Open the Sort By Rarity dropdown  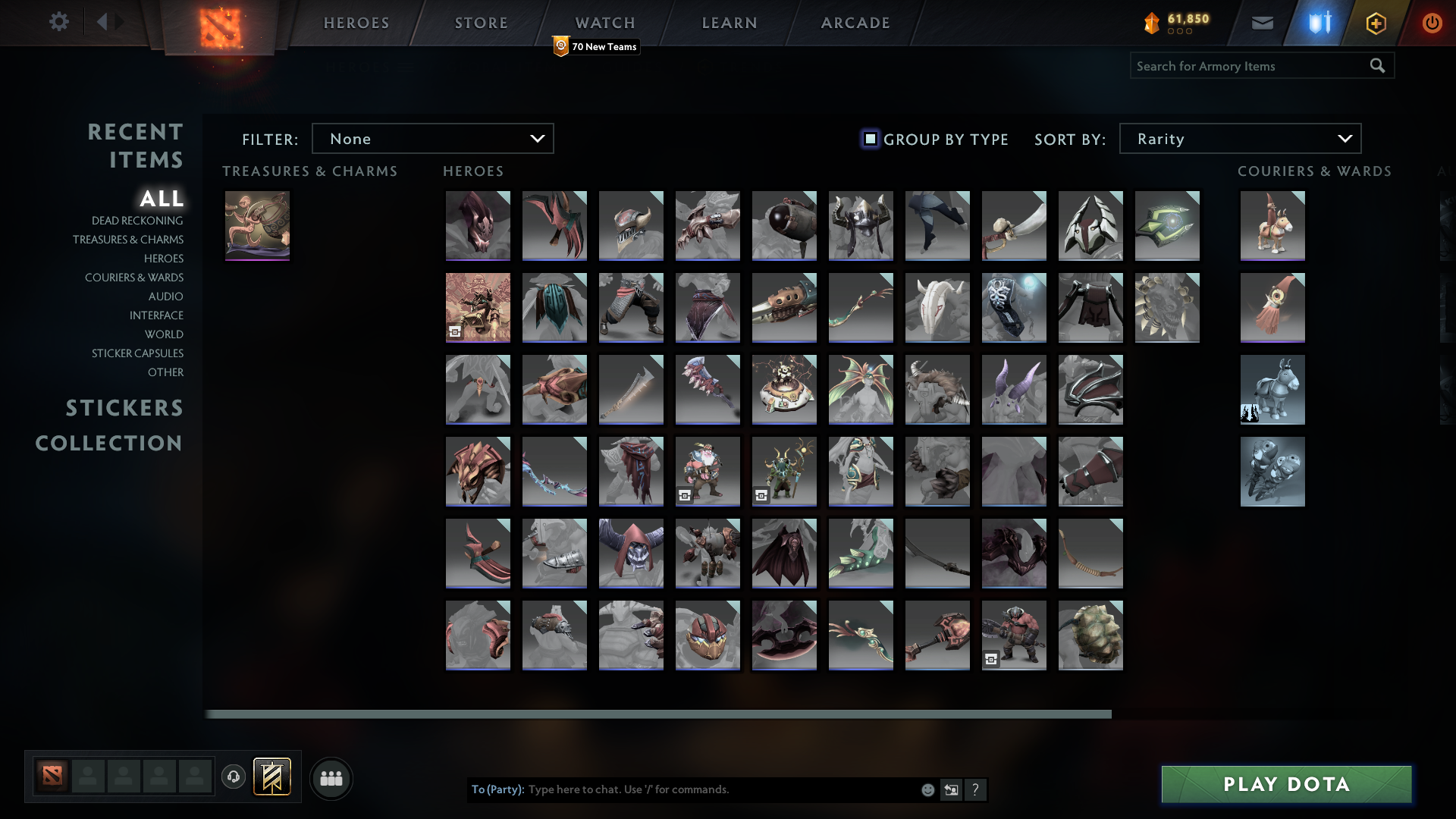click(1239, 138)
